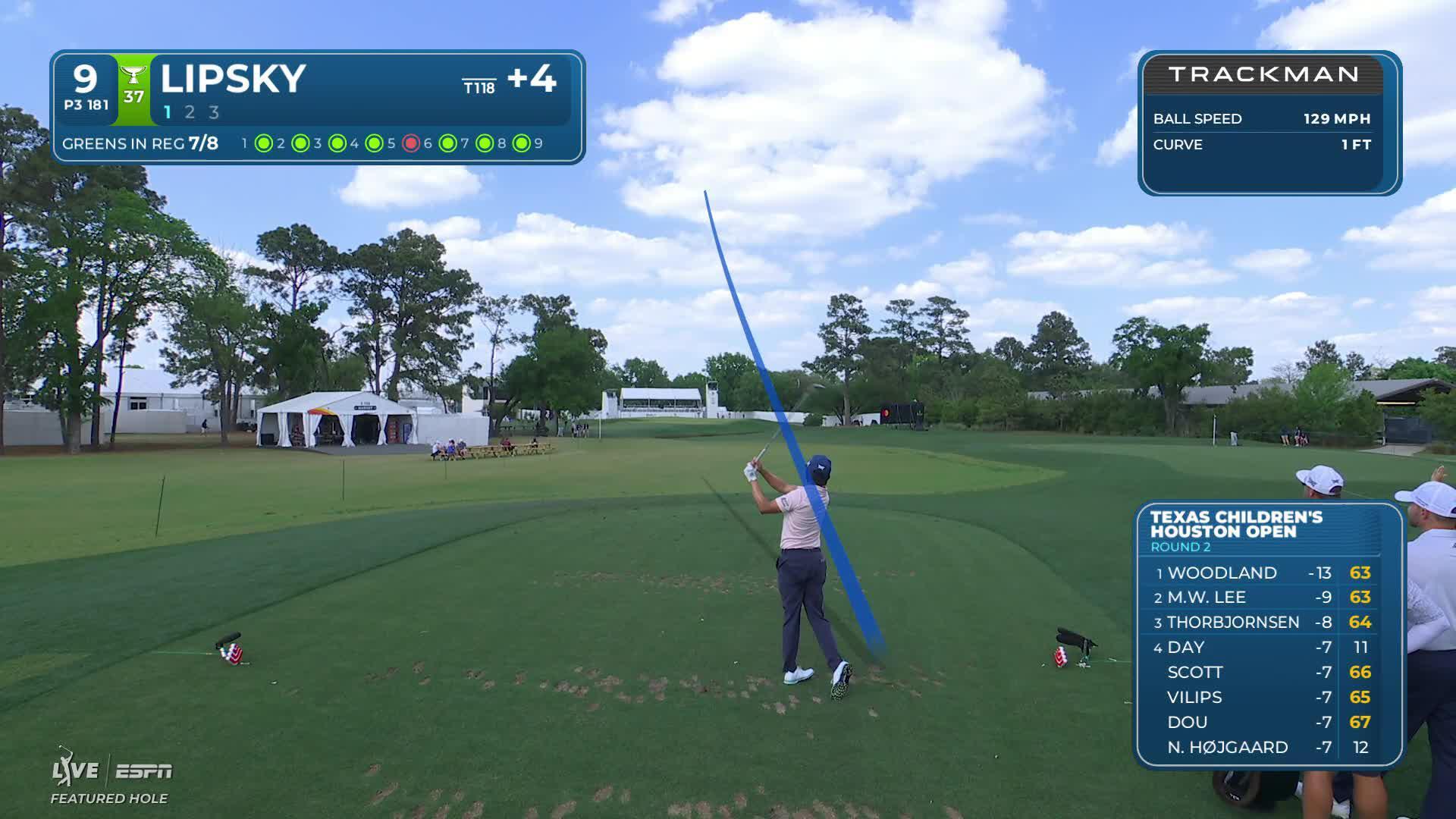Select Woodland's row in the leaderboard
This screenshot has height=819, width=1456.
click(x=1263, y=573)
